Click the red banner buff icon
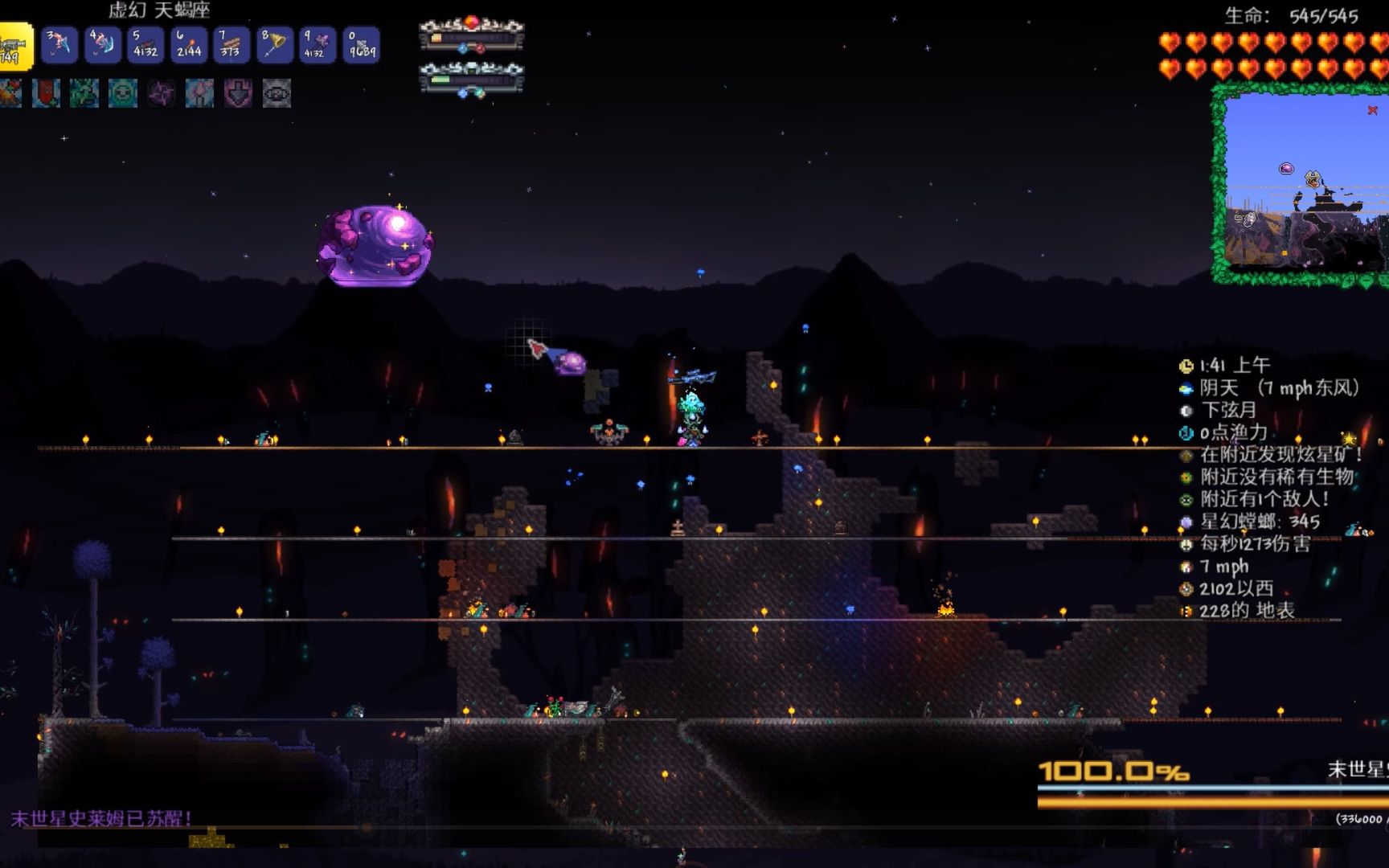 [x=46, y=94]
